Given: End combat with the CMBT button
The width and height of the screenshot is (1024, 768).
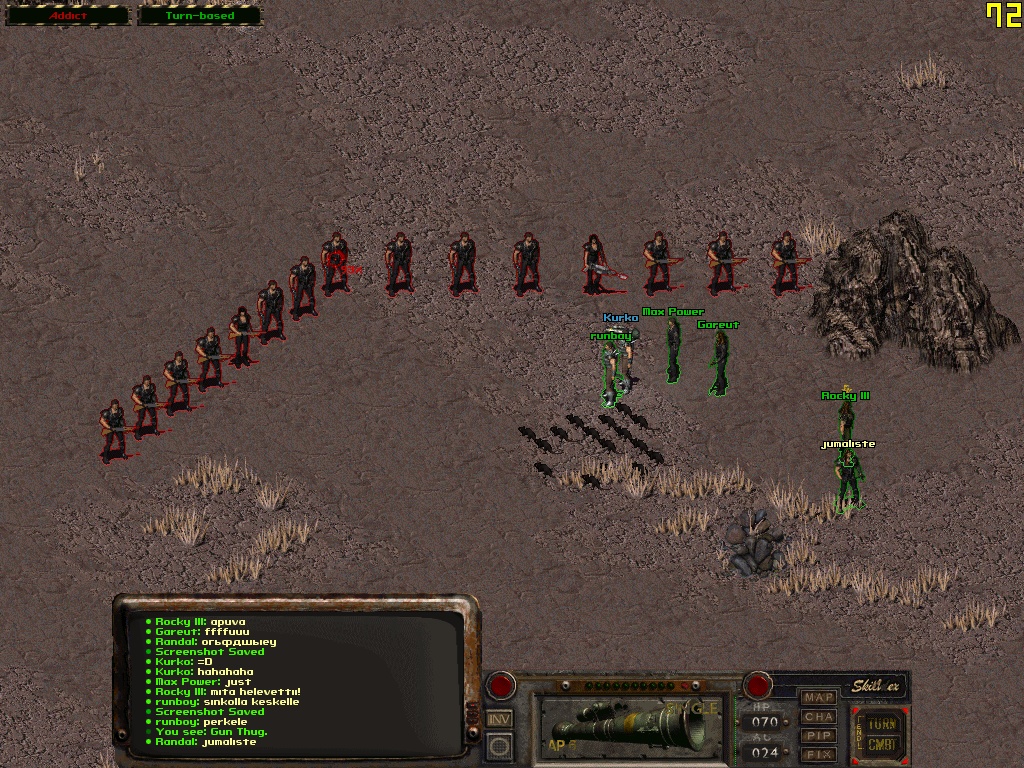Looking at the screenshot, I should click(x=881, y=745).
